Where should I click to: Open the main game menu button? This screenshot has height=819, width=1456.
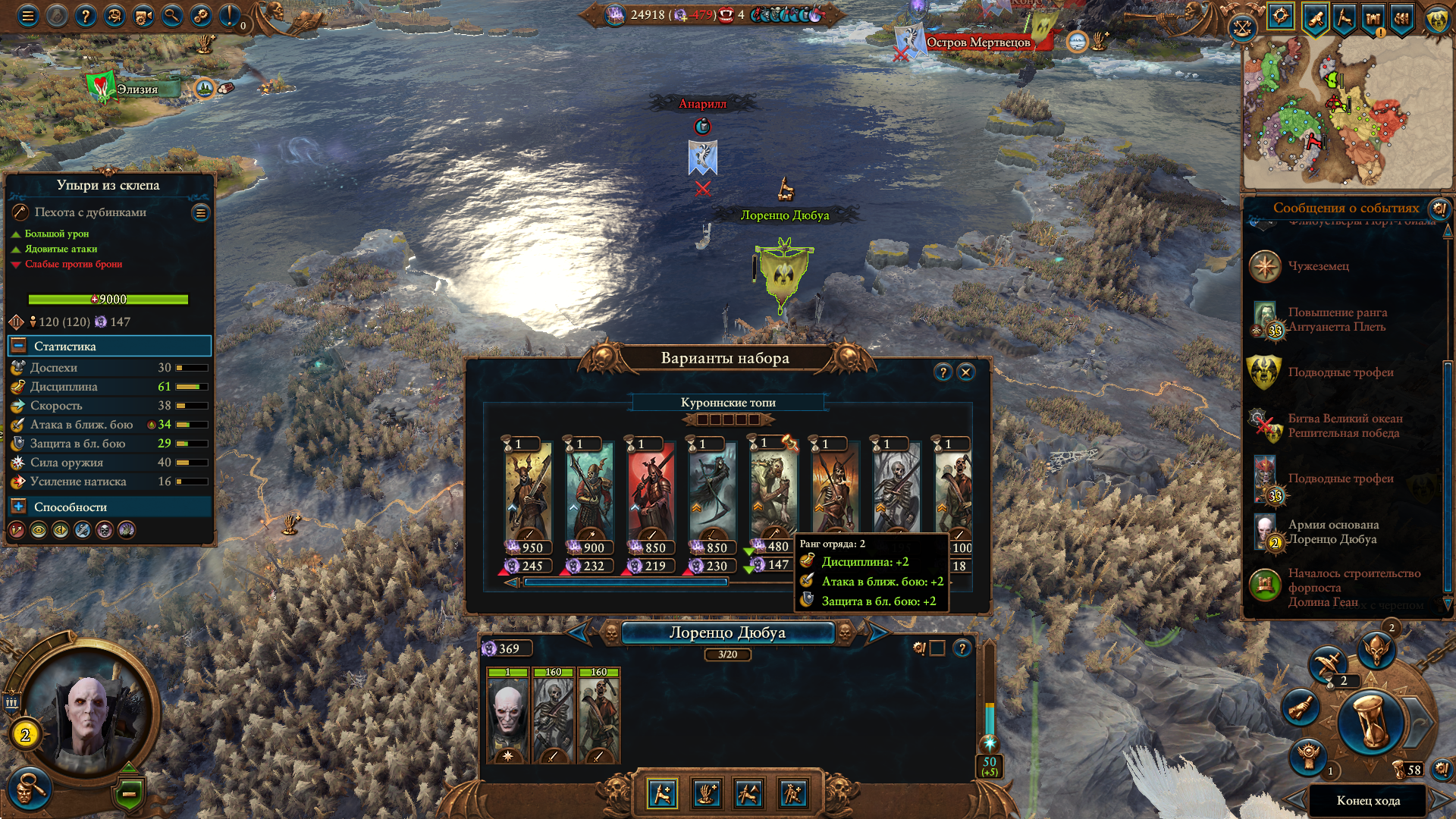(x=28, y=15)
